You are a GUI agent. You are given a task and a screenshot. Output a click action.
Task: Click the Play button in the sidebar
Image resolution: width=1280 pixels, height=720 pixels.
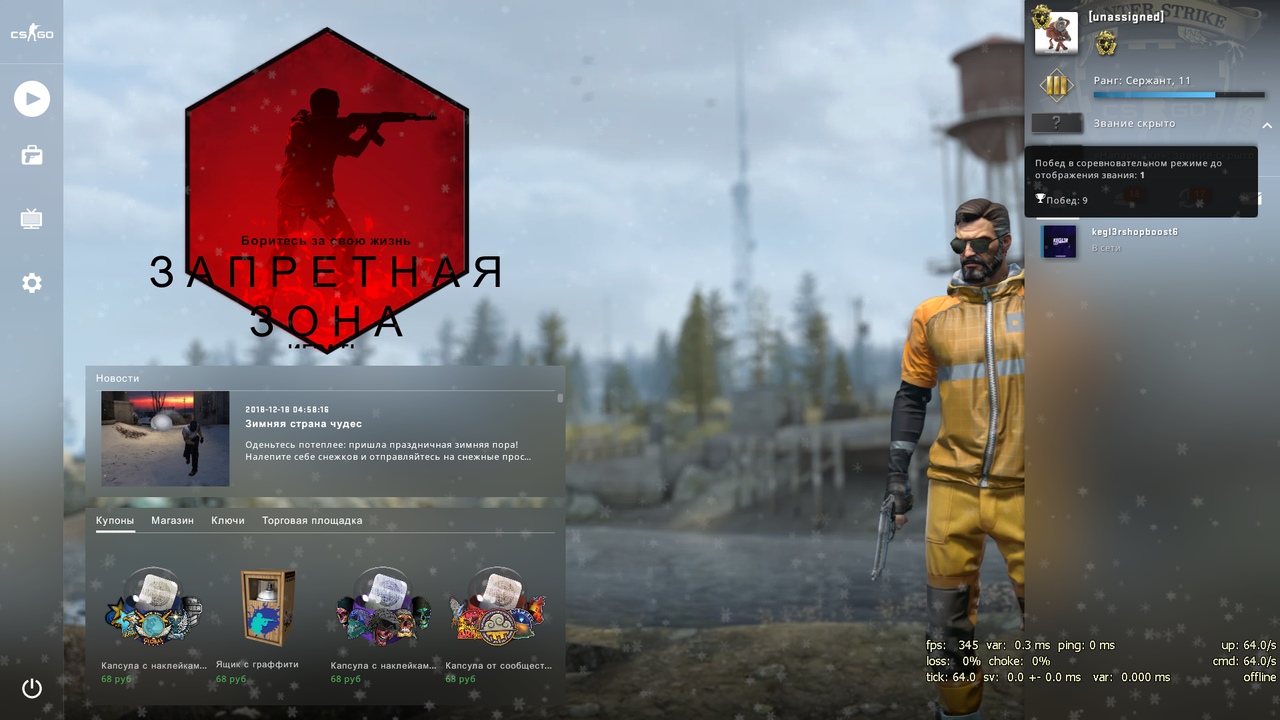click(x=32, y=99)
